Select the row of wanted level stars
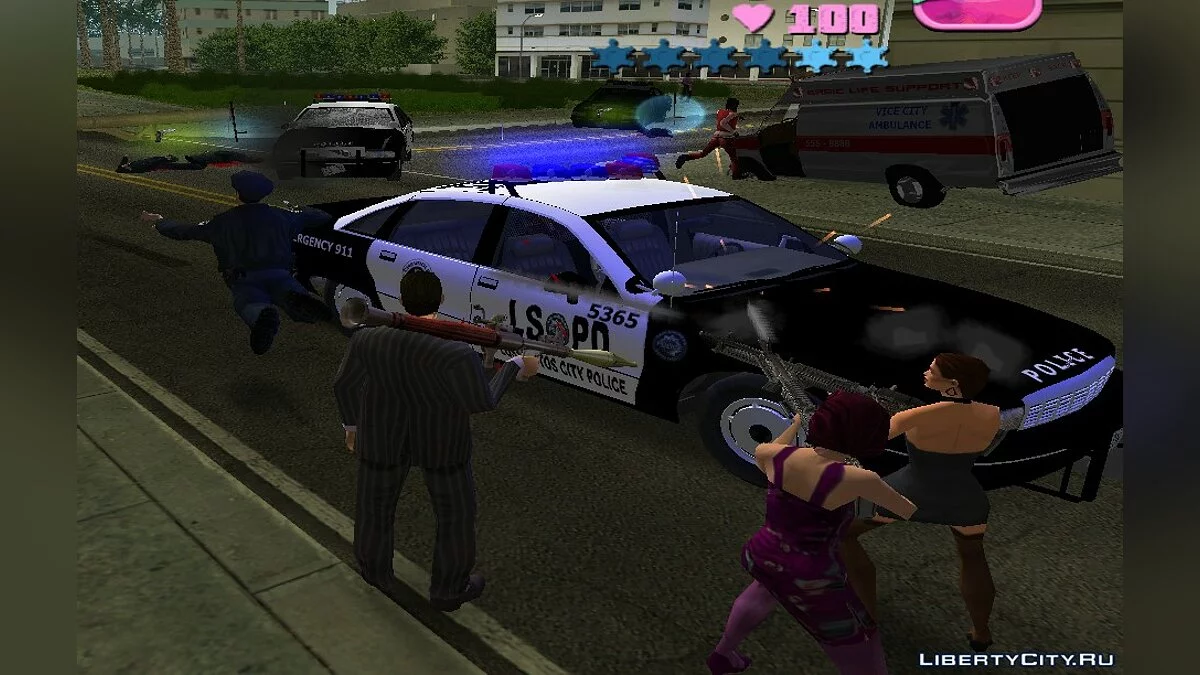1200x675 pixels. coord(739,56)
